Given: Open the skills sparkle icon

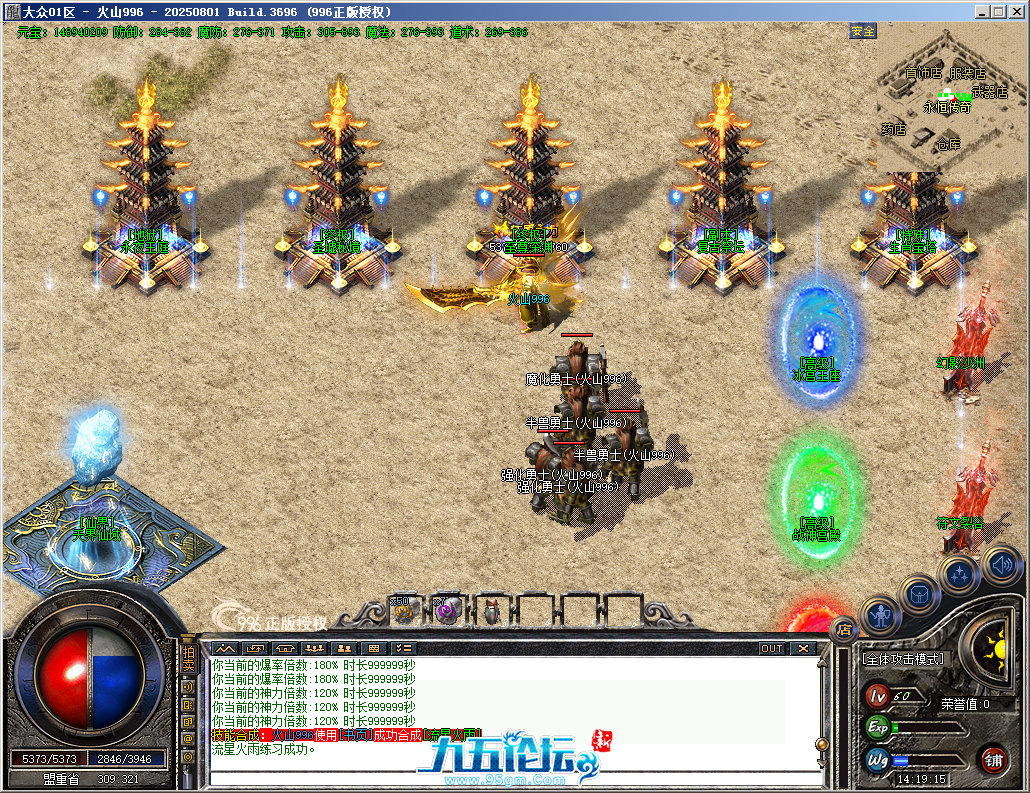Looking at the screenshot, I should pos(960,574).
